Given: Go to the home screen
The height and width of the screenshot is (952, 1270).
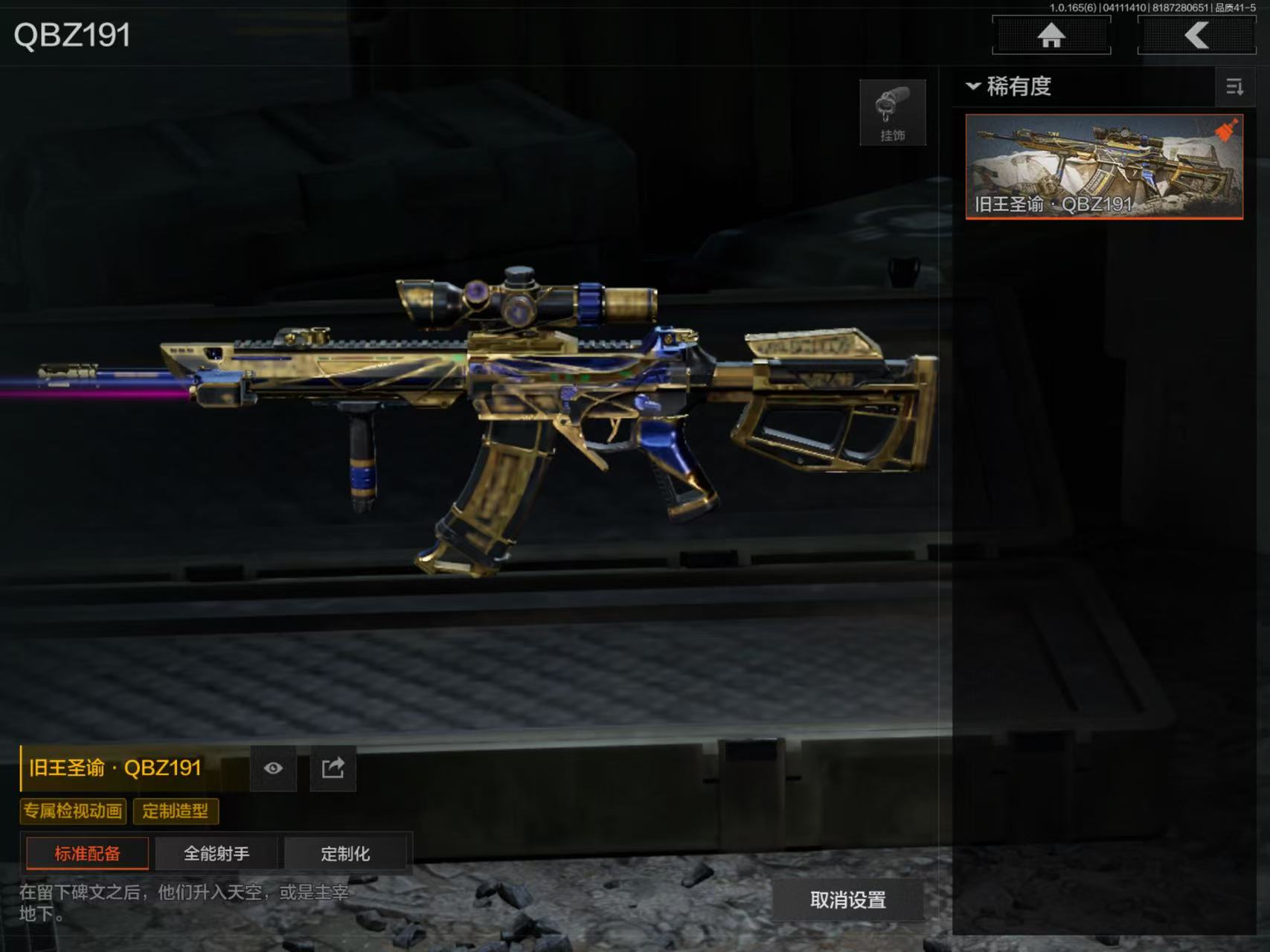Looking at the screenshot, I should tap(1051, 35).
